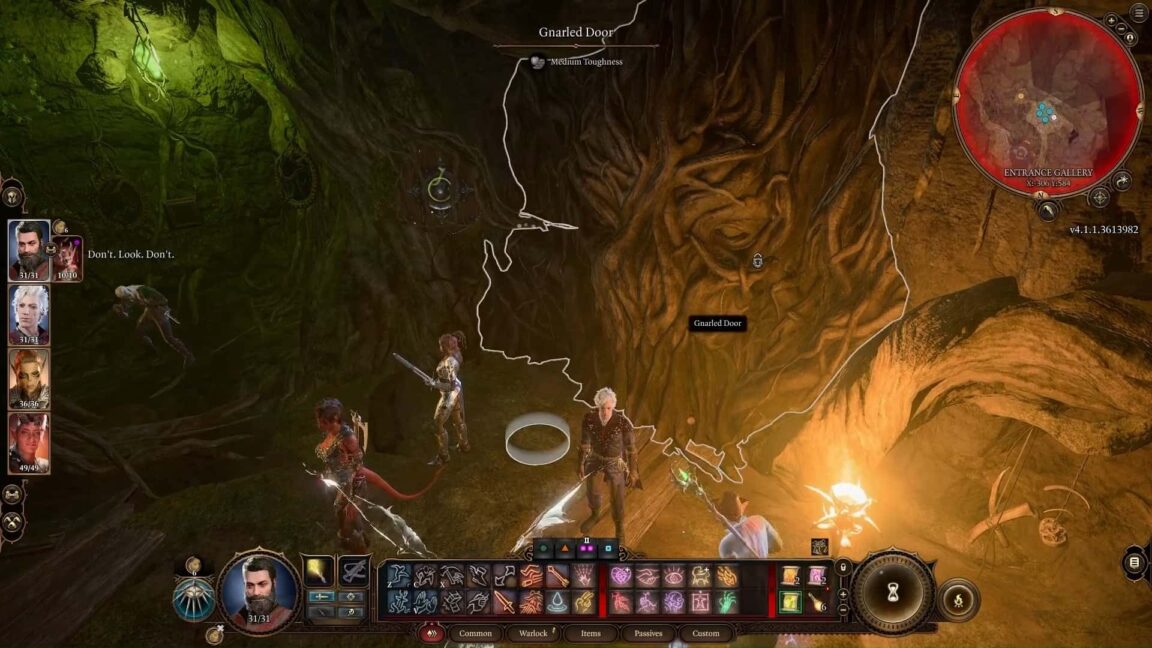Screen dimensions: 1152x648
Task: Show the Passives hotbar tab
Action: pos(648,633)
